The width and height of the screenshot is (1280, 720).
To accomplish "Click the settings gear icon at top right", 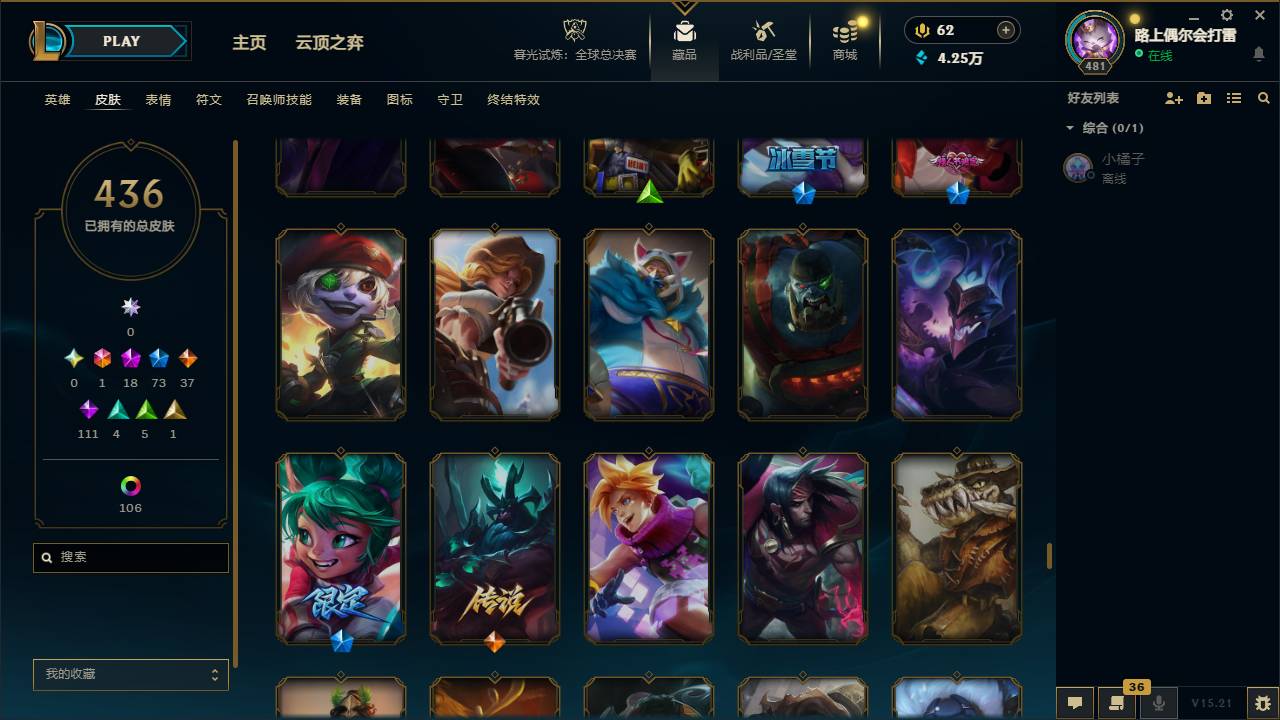I will 1226,15.
